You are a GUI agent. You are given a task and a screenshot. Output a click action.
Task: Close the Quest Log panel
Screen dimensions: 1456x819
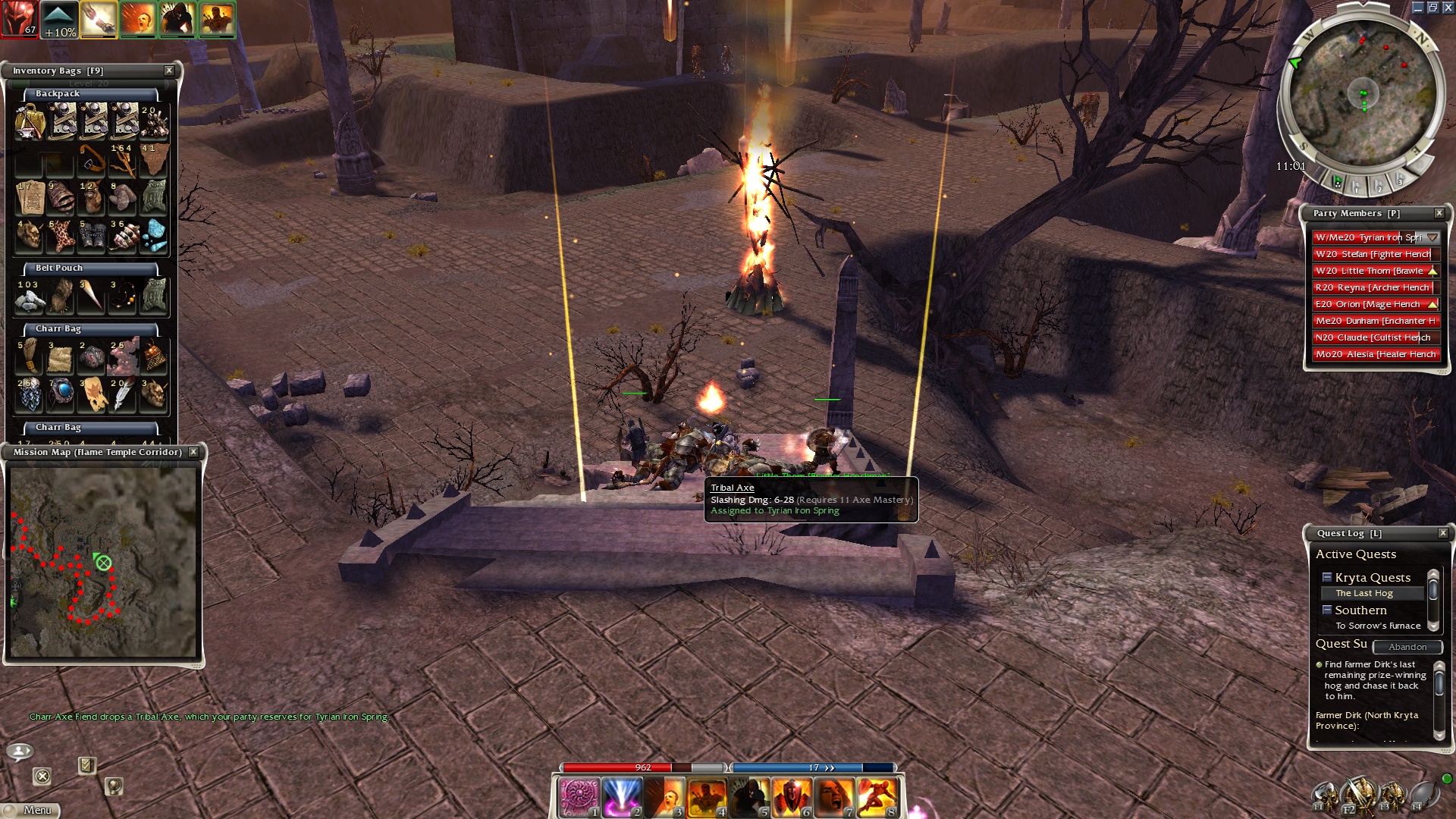point(1442,533)
